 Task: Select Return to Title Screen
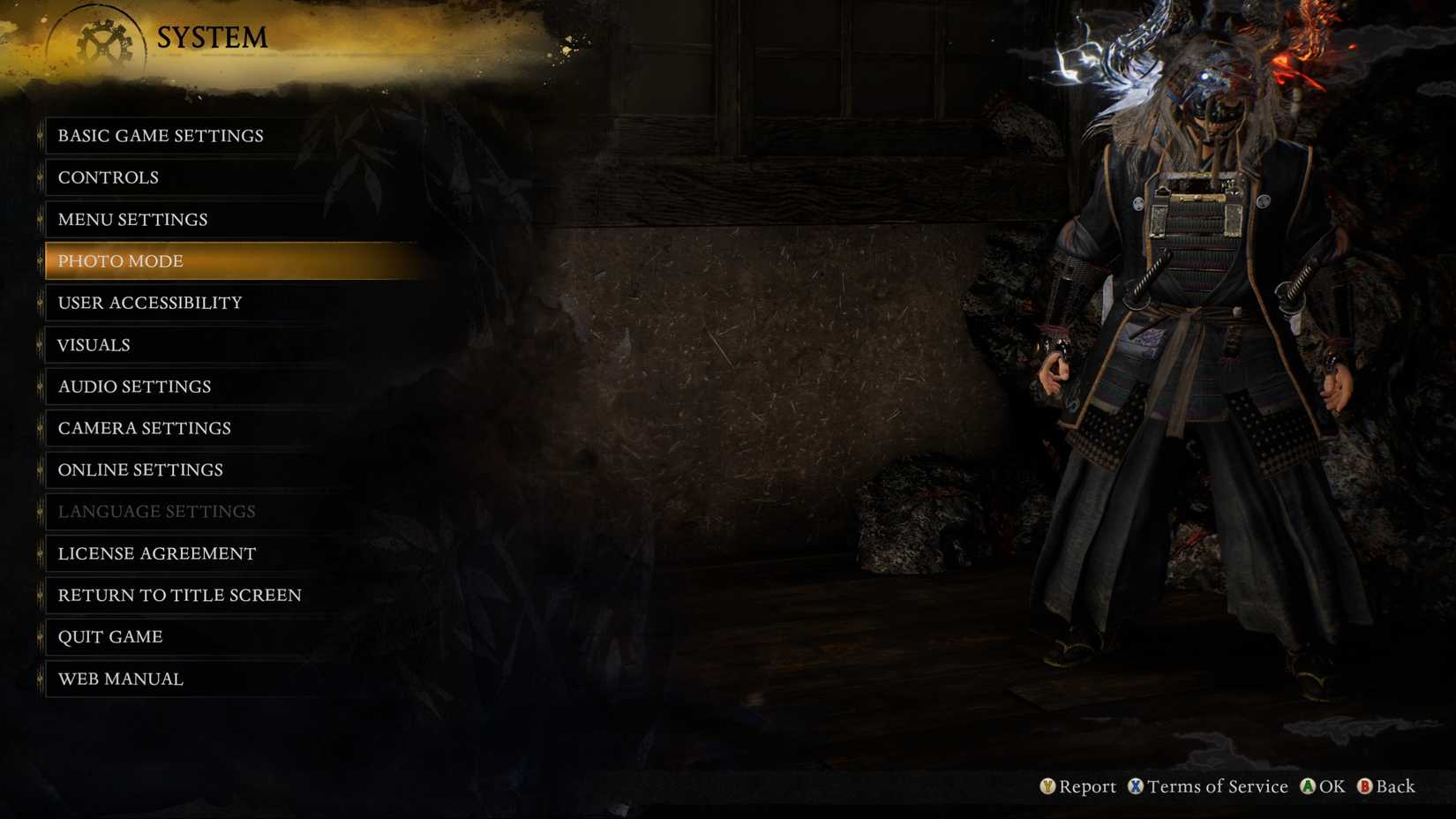pyautogui.click(x=178, y=595)
